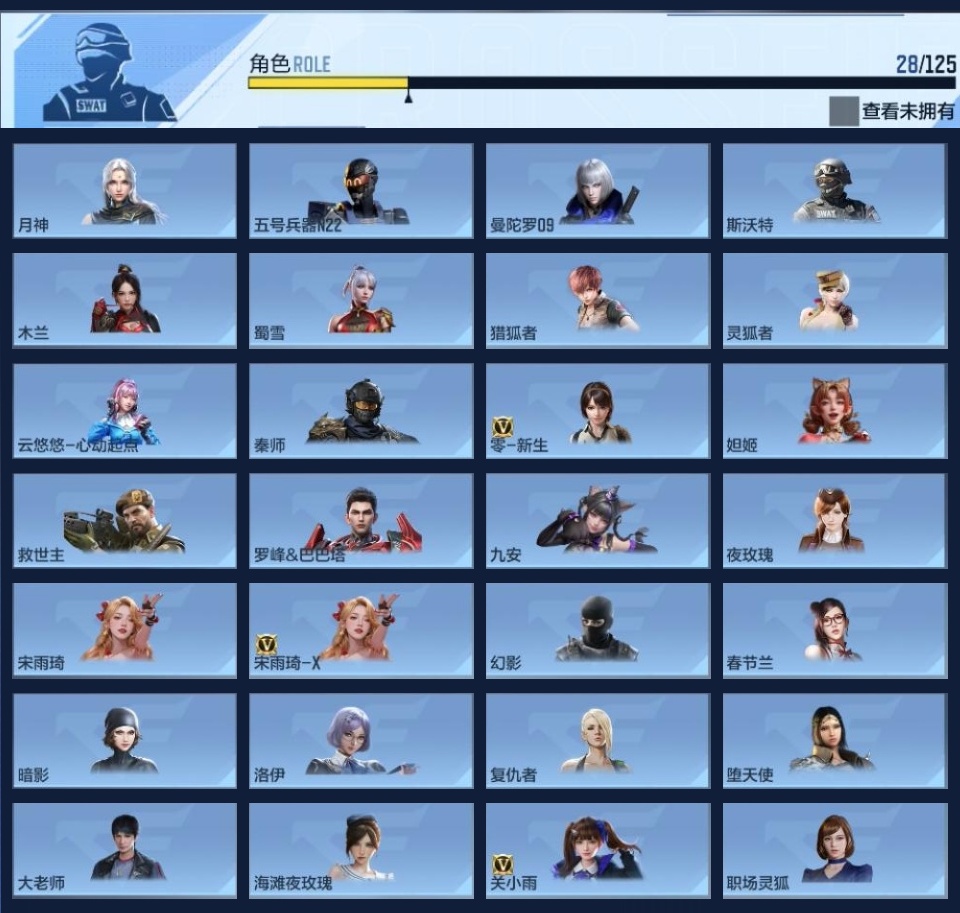The height and width of the screenshot is (913, 960).
Task: Select the 斯沃特 SWAT character
Action: pos(835,190)
